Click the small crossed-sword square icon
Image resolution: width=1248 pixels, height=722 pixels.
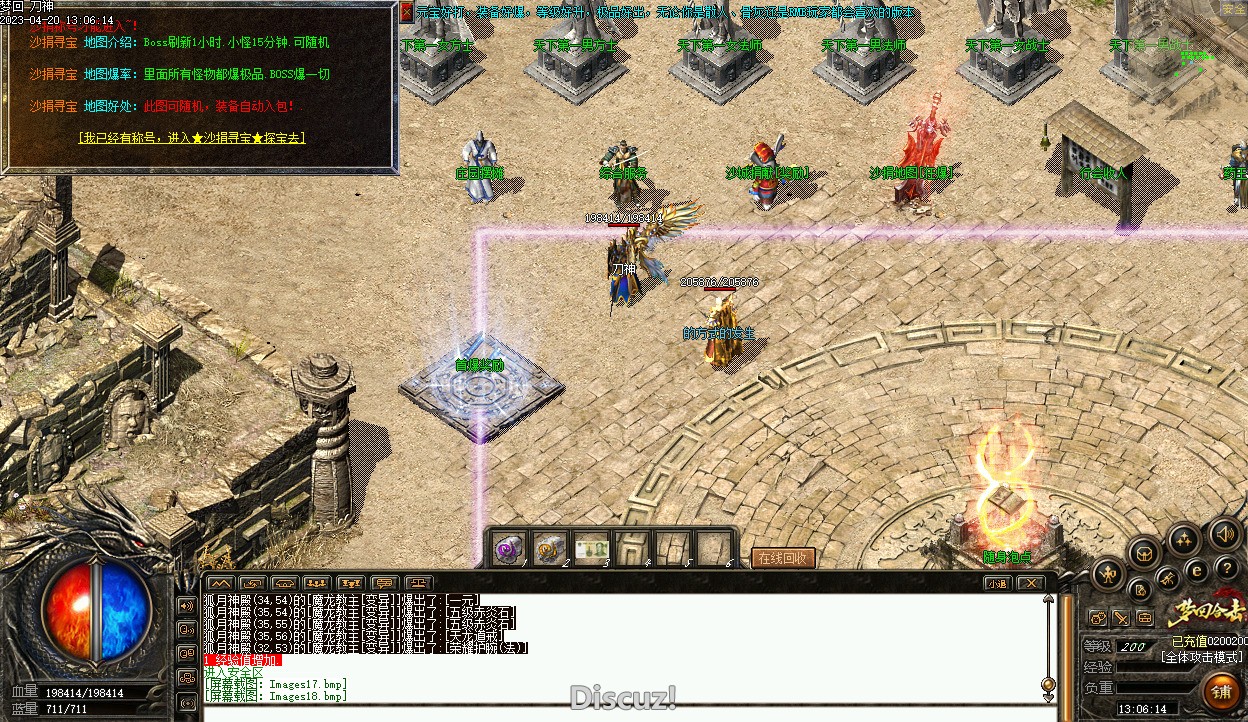pyautogui.click(x=1122, y=619)
